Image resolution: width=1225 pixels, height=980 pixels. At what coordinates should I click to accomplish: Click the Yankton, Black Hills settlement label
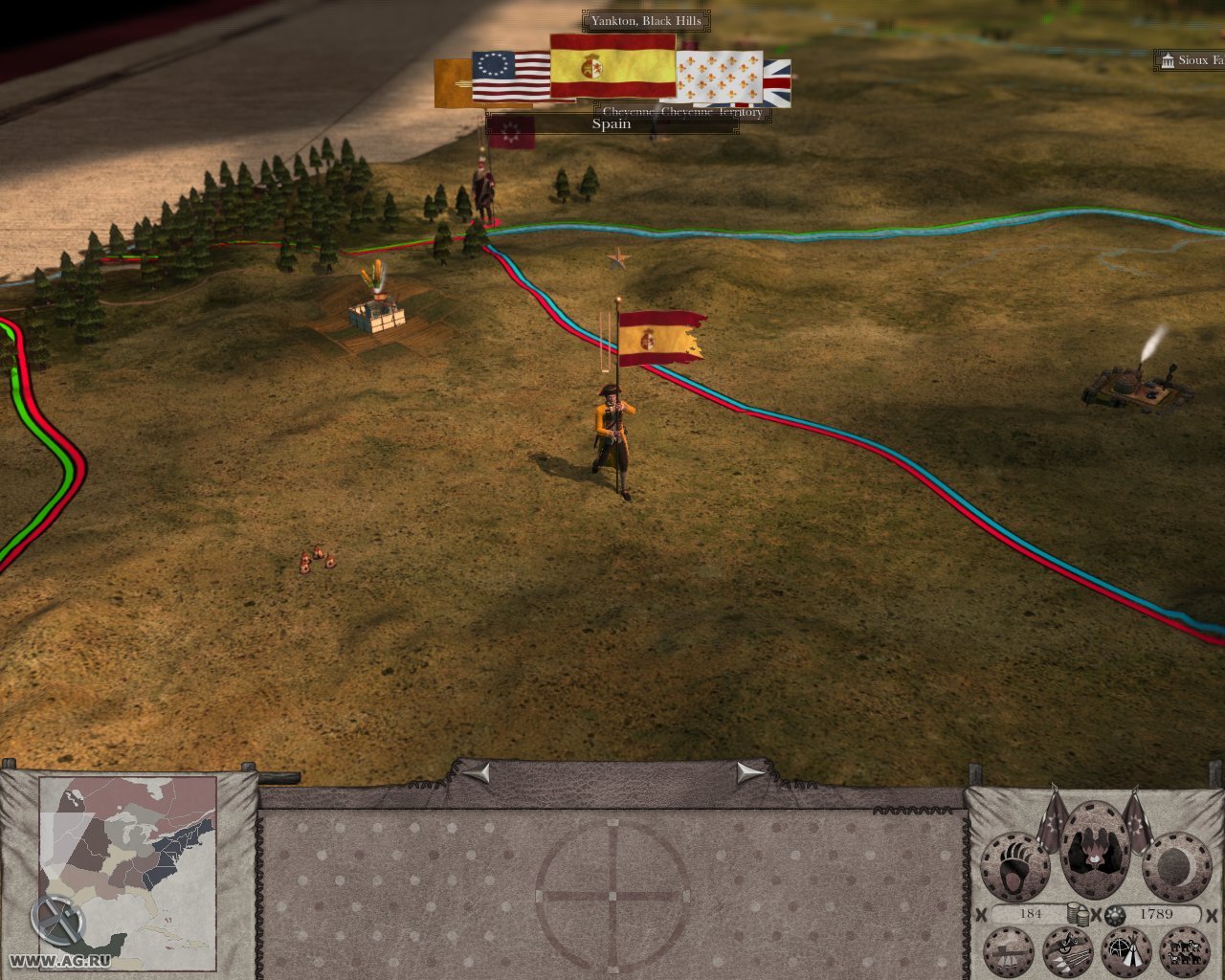[x=646, y=20]
